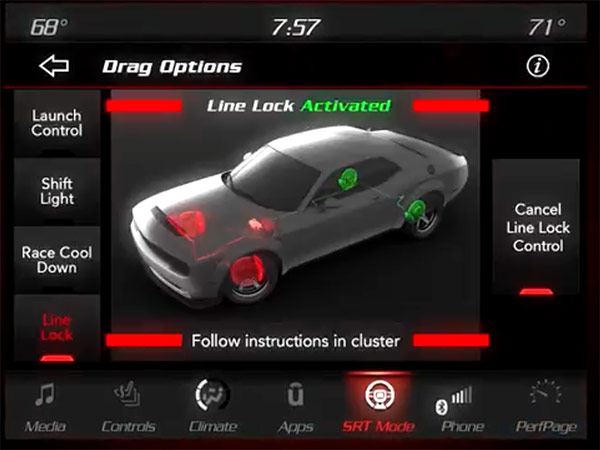Show the Climate tab

[212, 405]
